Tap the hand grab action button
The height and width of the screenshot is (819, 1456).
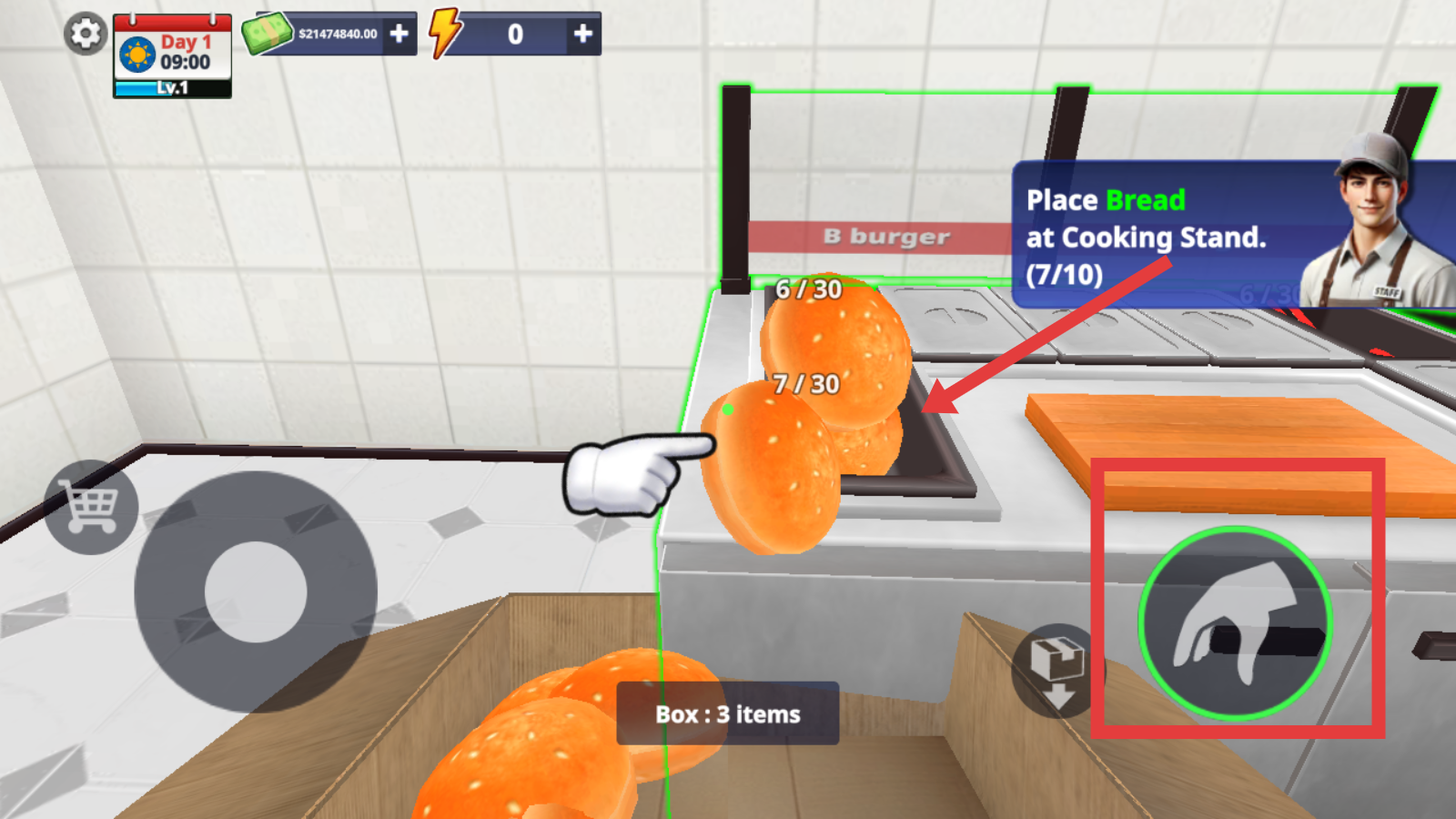(1235, 623)
